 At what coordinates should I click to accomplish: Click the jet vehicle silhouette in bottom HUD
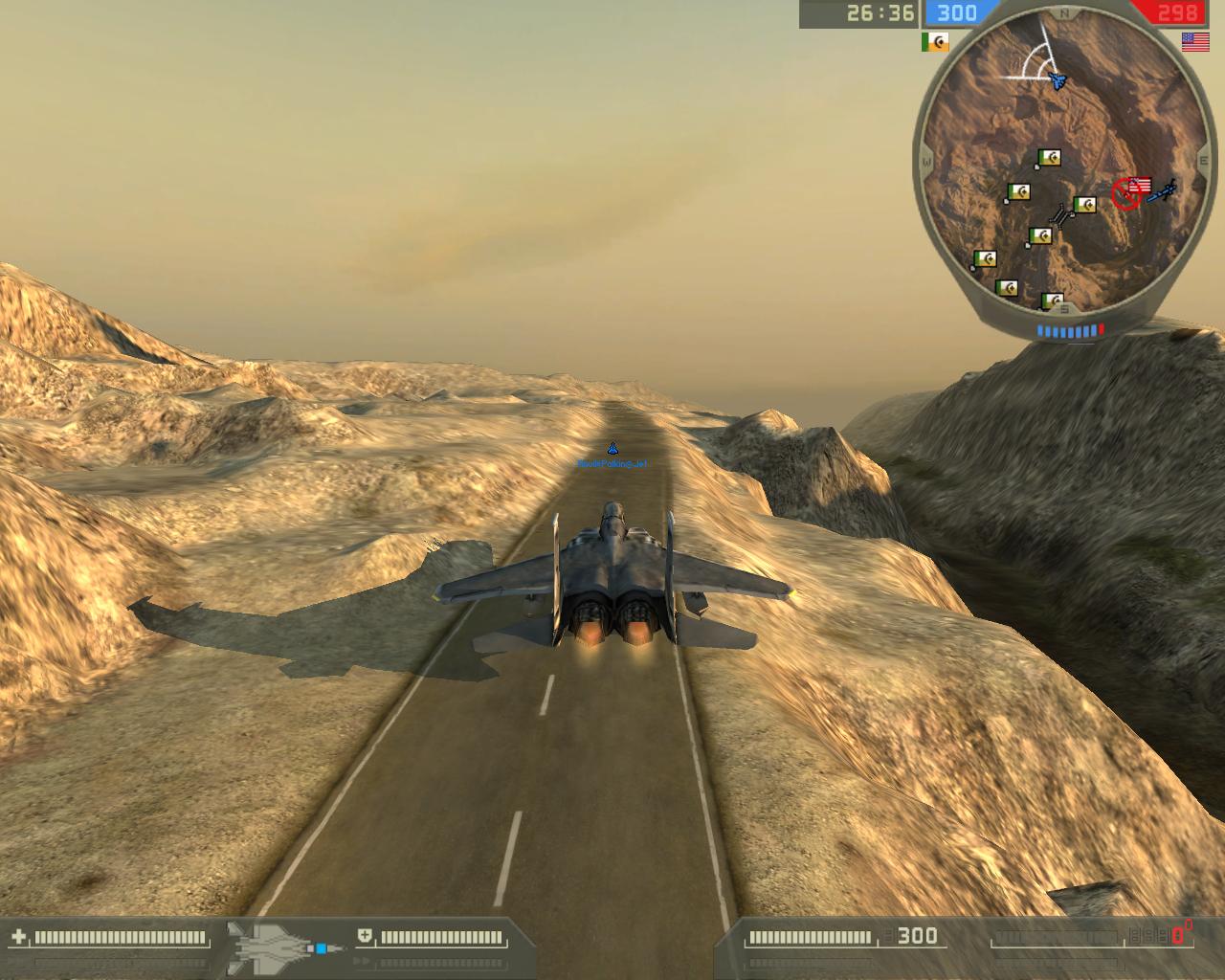[x=272, y=946]
